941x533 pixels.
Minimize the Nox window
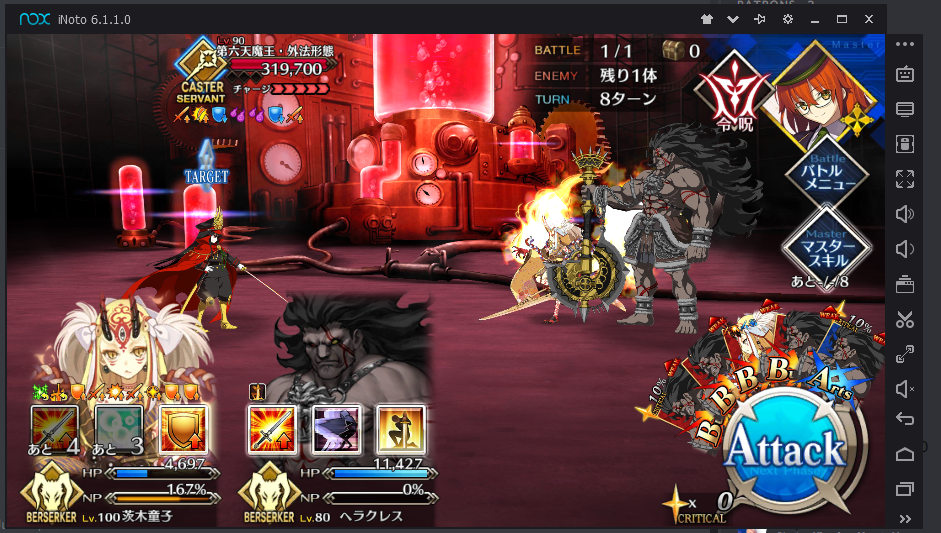815,19
